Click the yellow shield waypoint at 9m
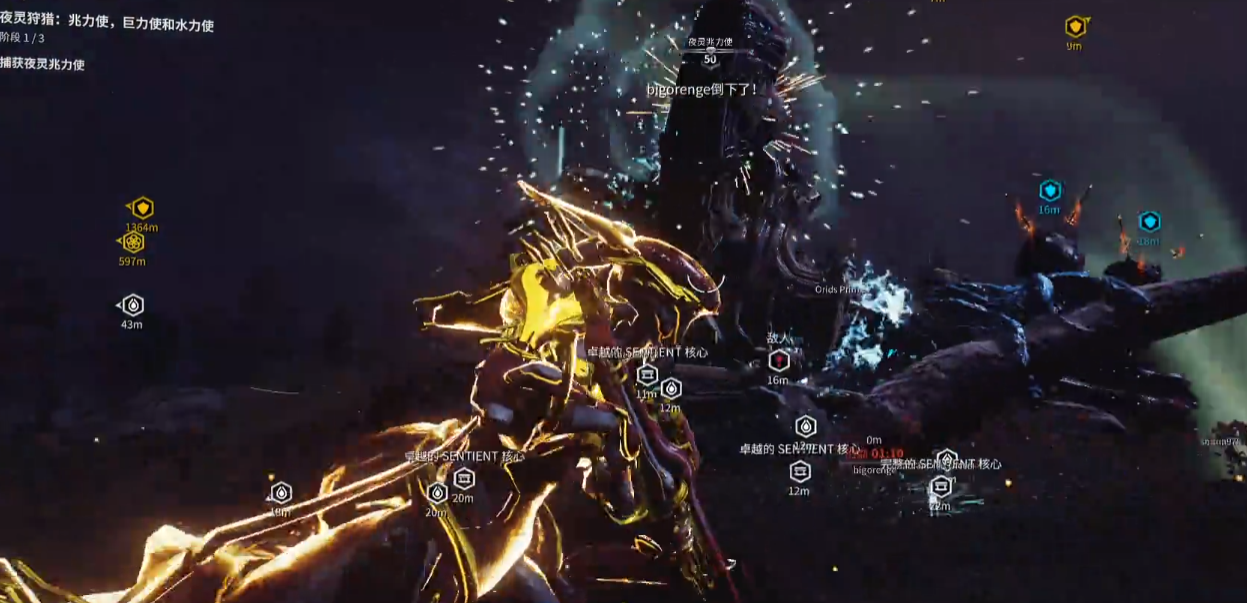Screen dimensions: 1247x603 (1075, 27)
